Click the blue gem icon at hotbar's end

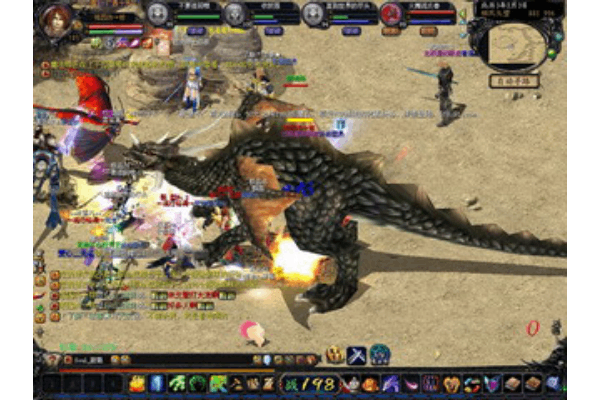click(x=553, y=383)
